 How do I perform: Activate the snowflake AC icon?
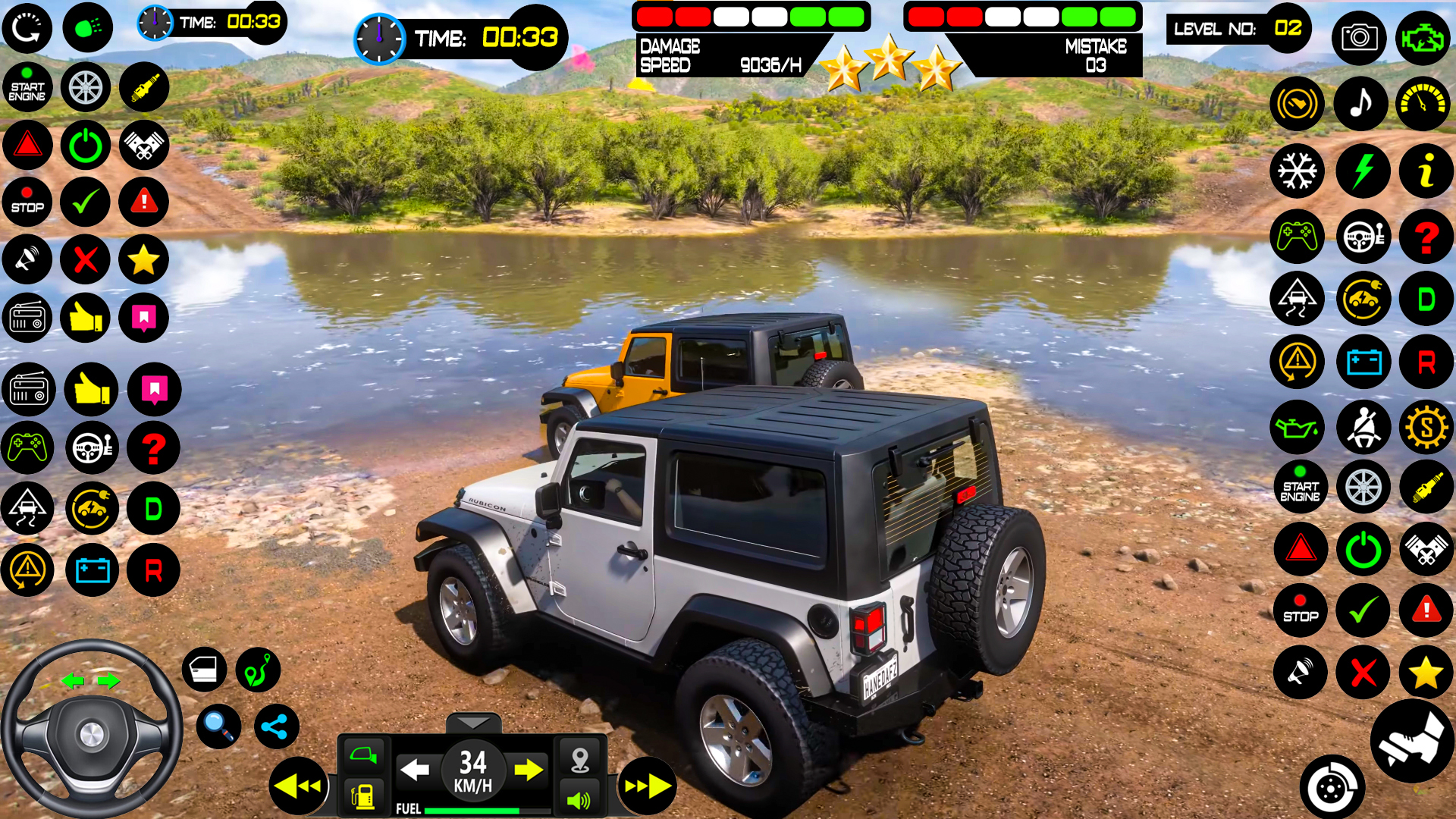click(1297, 171)
